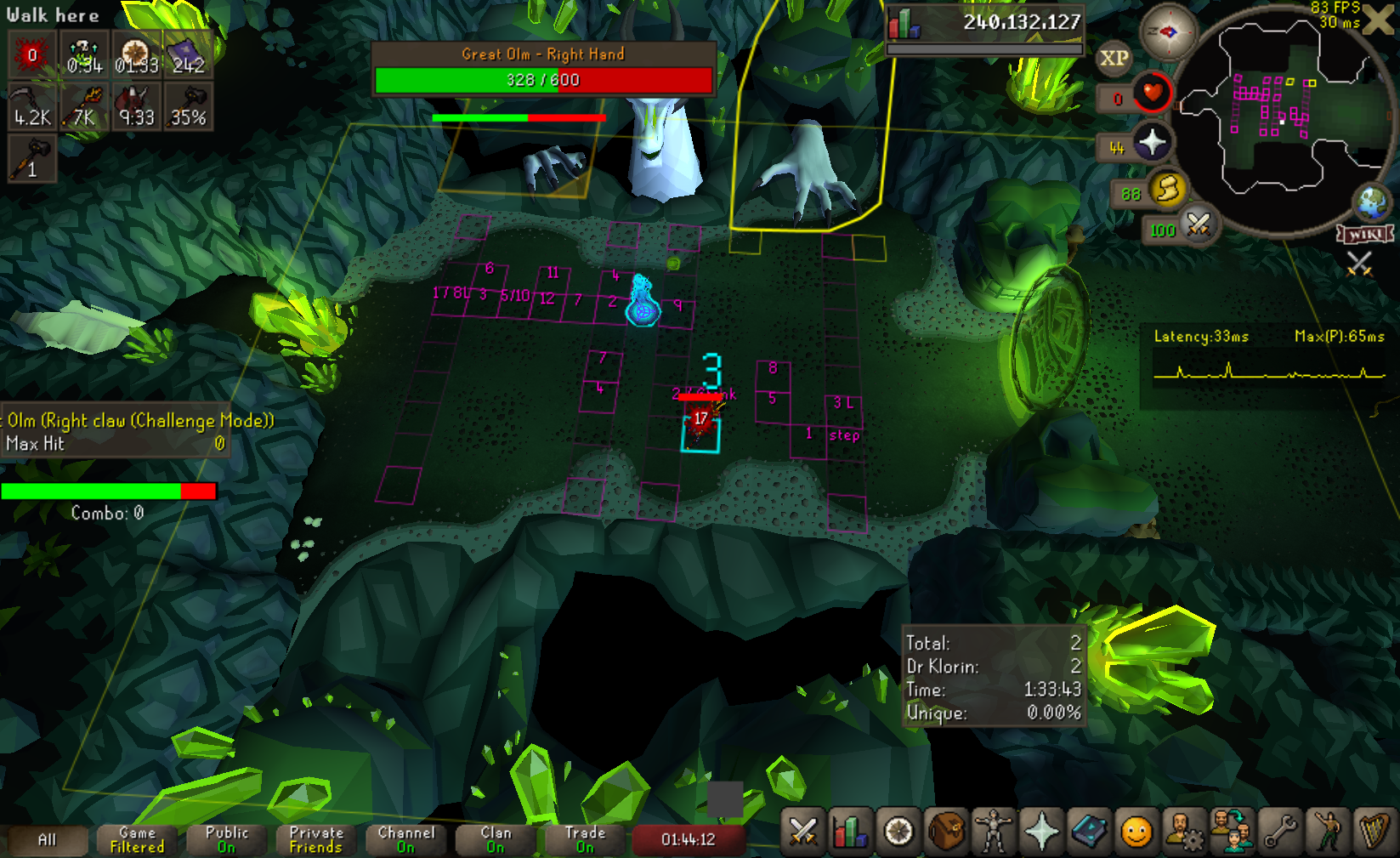Viewport: 1400px width, 858px height.
Task: Toggle the XP drops orb
Action: [x=1114, y=59]
